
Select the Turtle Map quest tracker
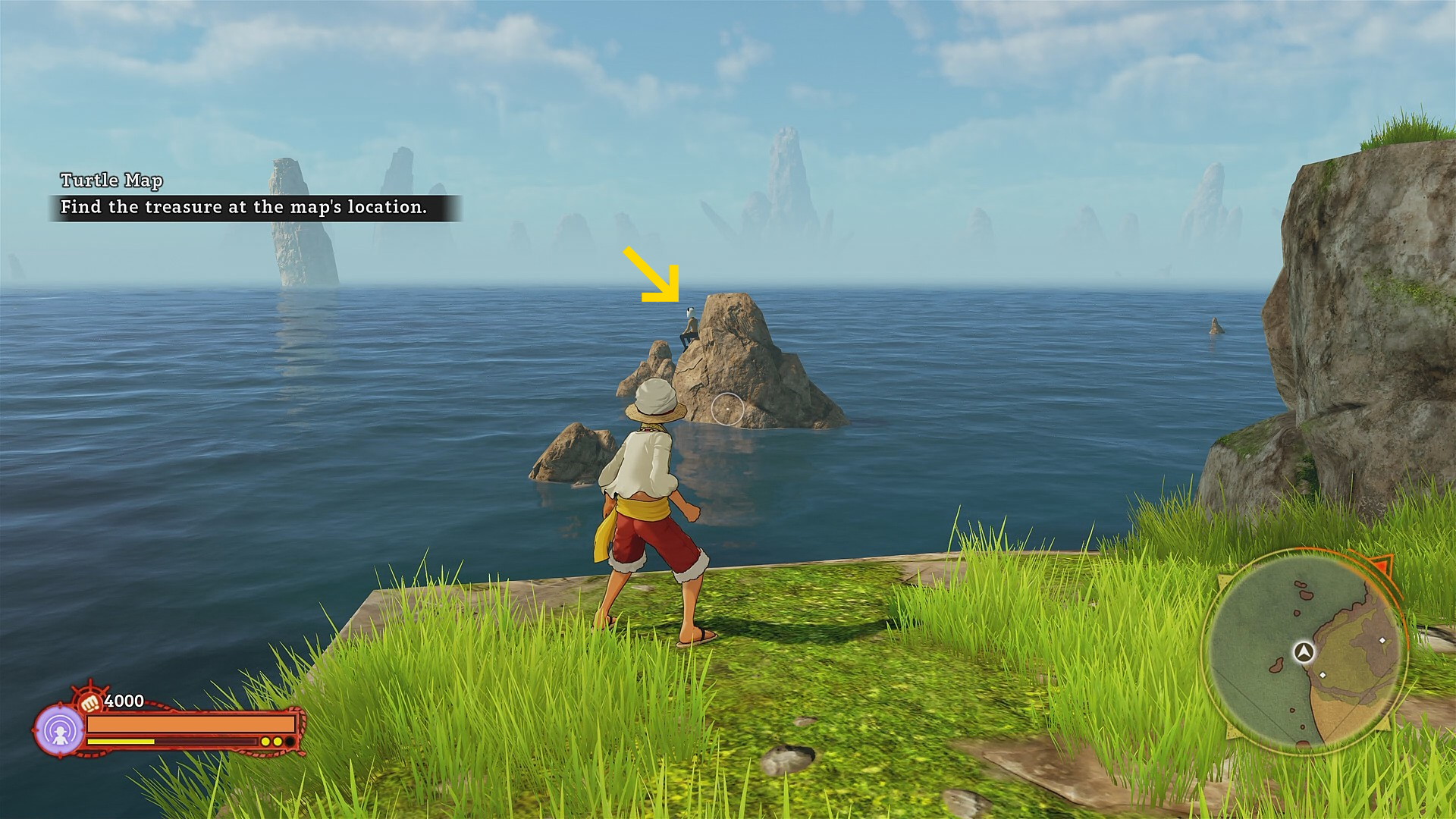[x=253, y=195]
